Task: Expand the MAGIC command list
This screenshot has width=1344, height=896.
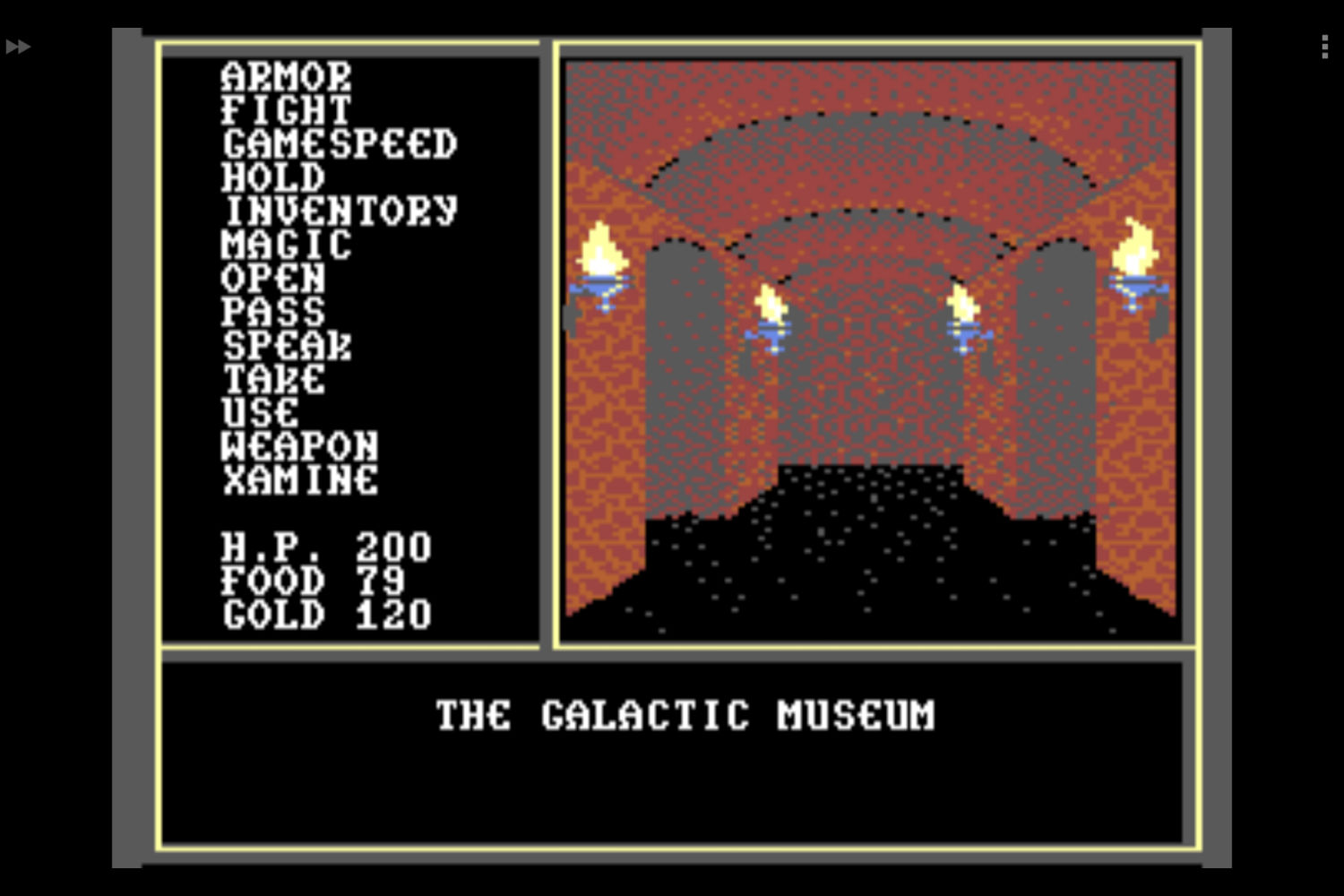Action: pyautogui.click(x=285, y=246)
